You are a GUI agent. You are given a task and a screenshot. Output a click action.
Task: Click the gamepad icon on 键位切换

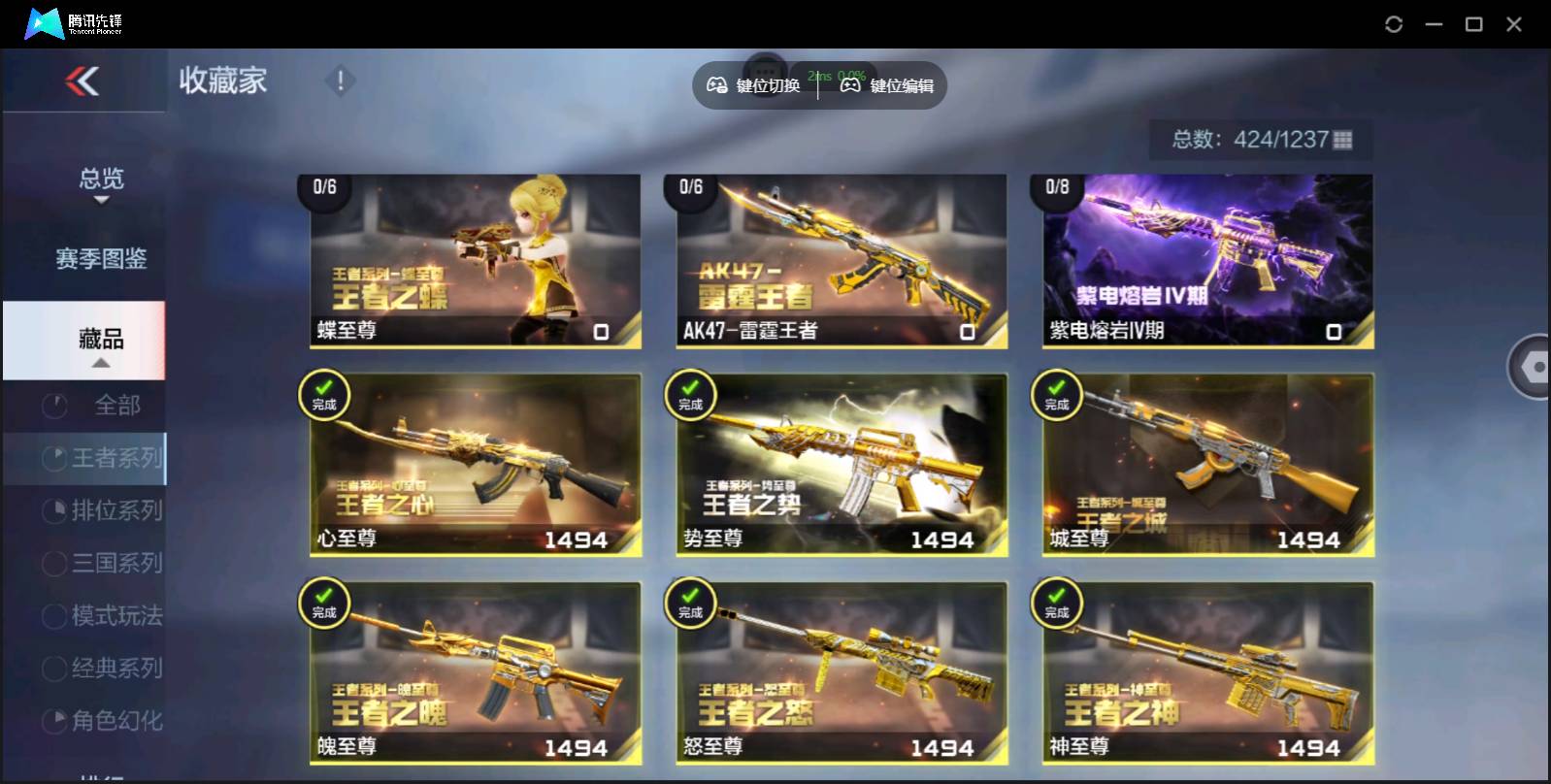tap(716, 85)
